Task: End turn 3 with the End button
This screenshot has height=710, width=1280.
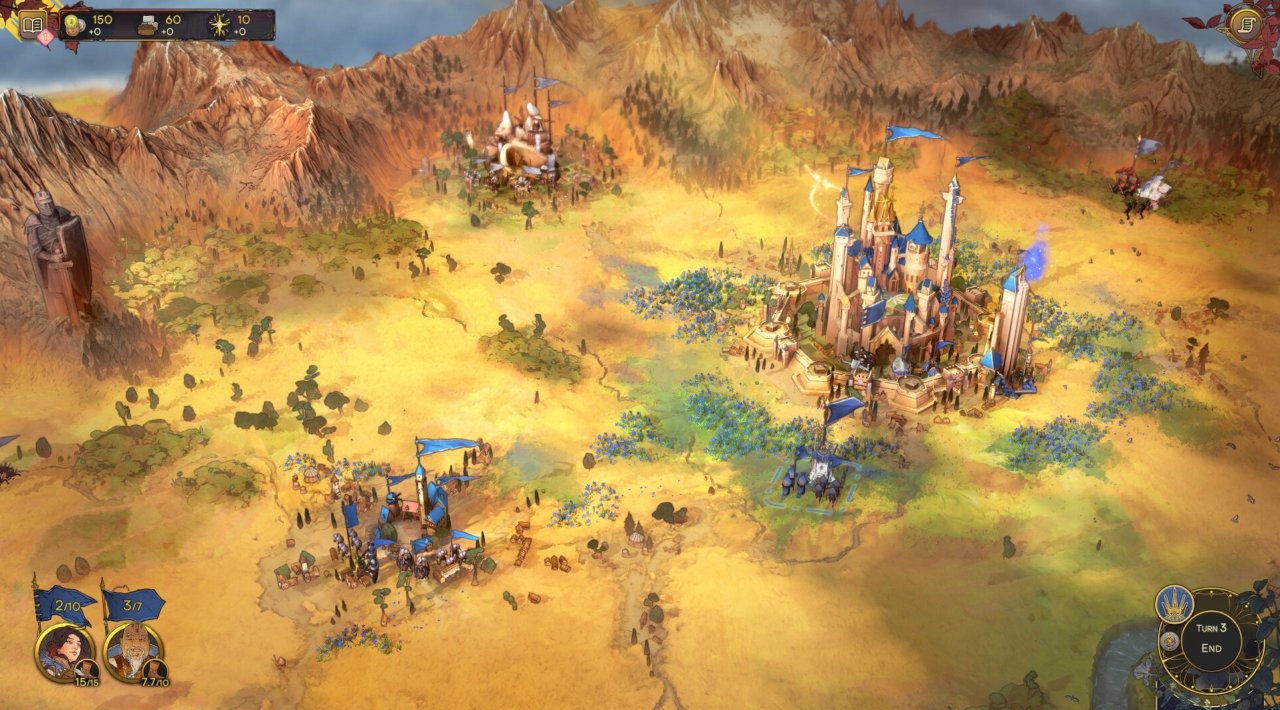Action: 1211,647
